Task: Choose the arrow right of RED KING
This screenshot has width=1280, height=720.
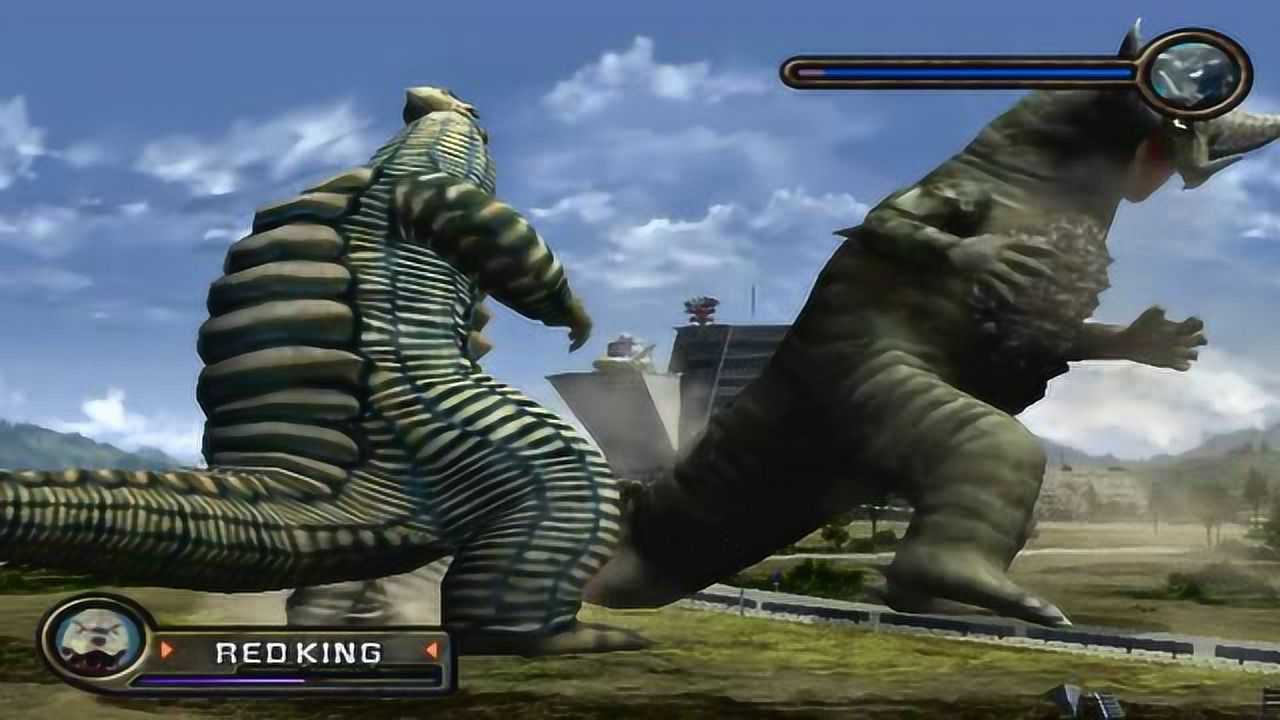Action: [432, 650]
